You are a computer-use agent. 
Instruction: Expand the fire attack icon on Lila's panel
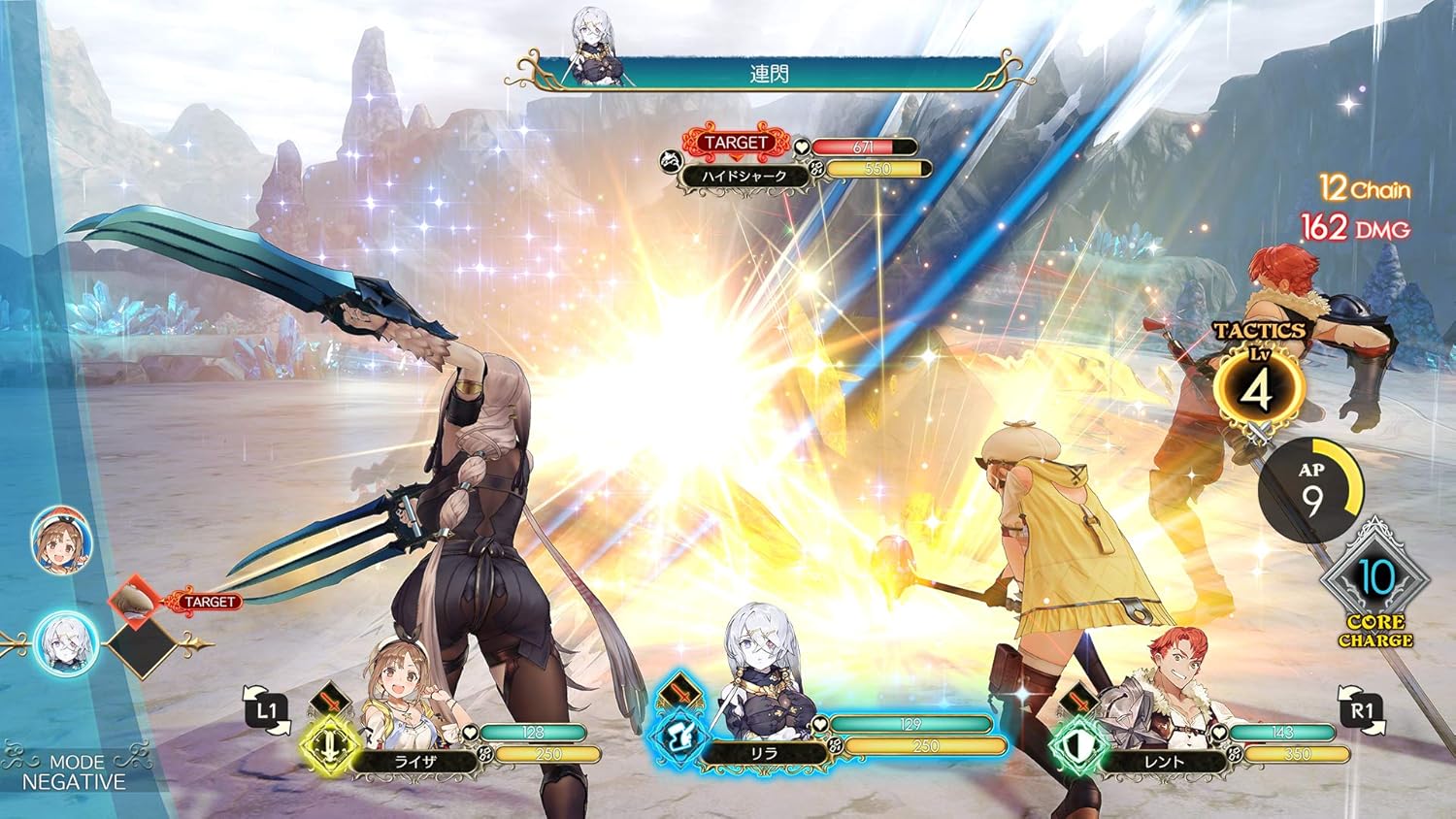[681, 691]
